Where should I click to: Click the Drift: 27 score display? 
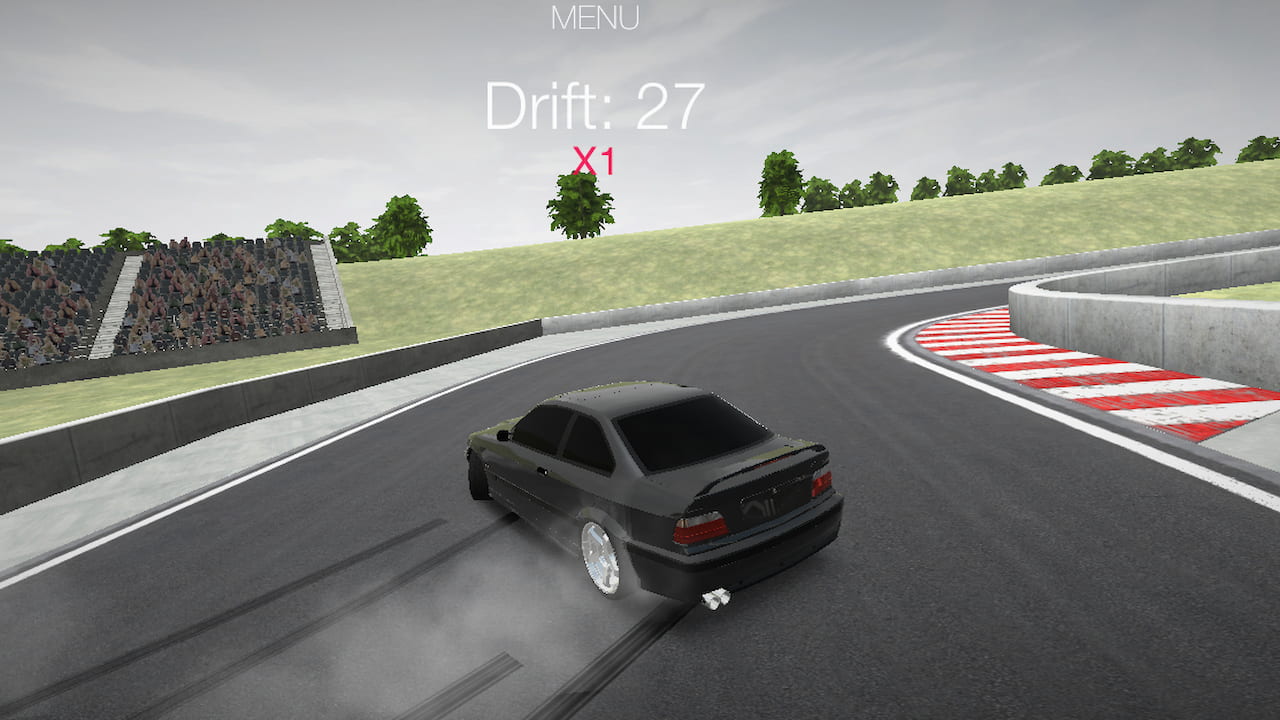[595, 103]
